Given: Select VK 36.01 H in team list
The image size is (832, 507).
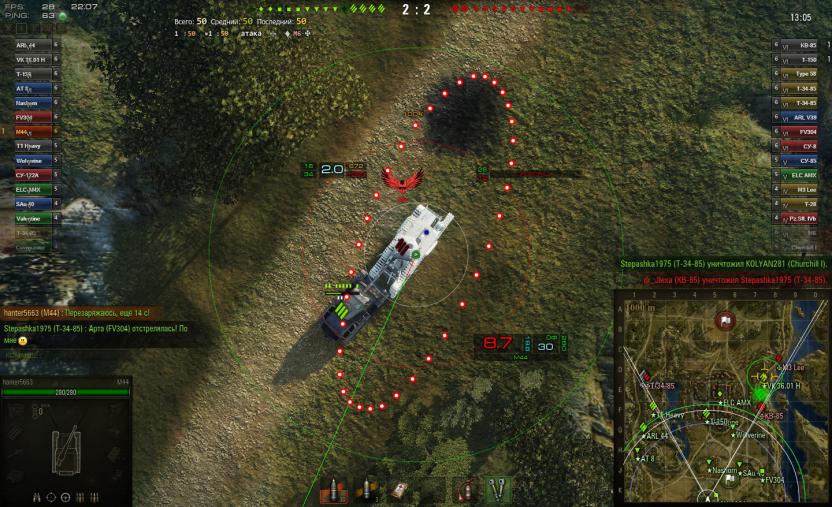Looking at the screenshot, I should (x=30, y=60).
